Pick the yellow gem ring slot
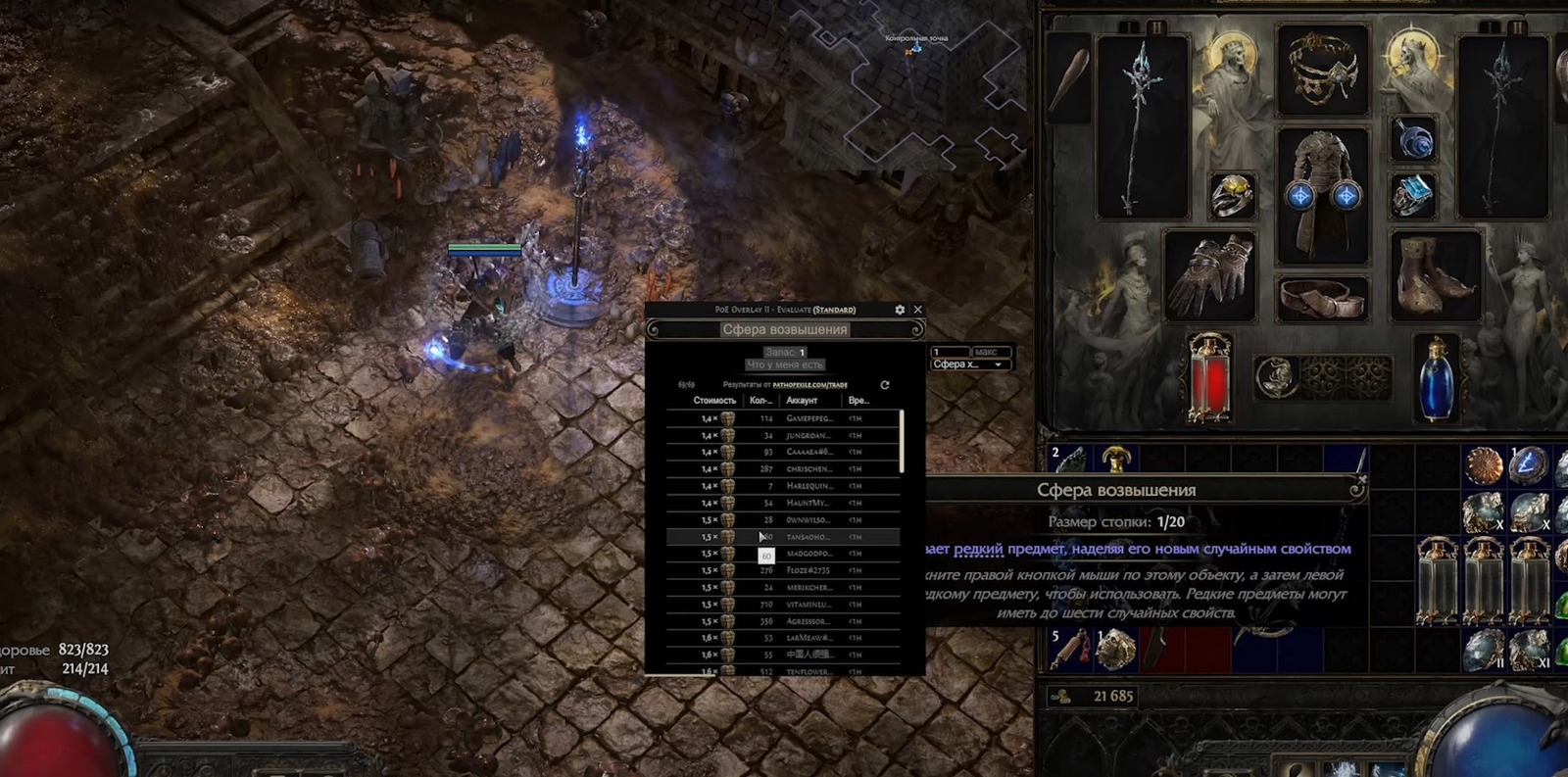Viewport: 1568px width, 777px height. point(1232,197)
